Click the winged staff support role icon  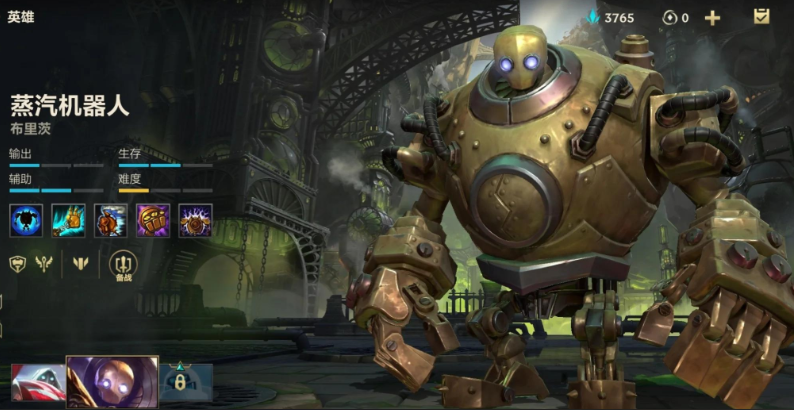click(44, 265)
